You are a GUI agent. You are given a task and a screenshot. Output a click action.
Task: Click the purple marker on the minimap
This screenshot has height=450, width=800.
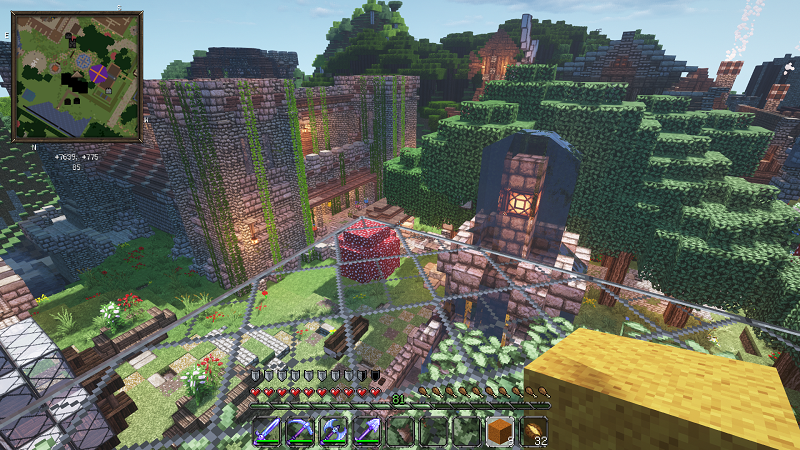click(x=99, y=73)
